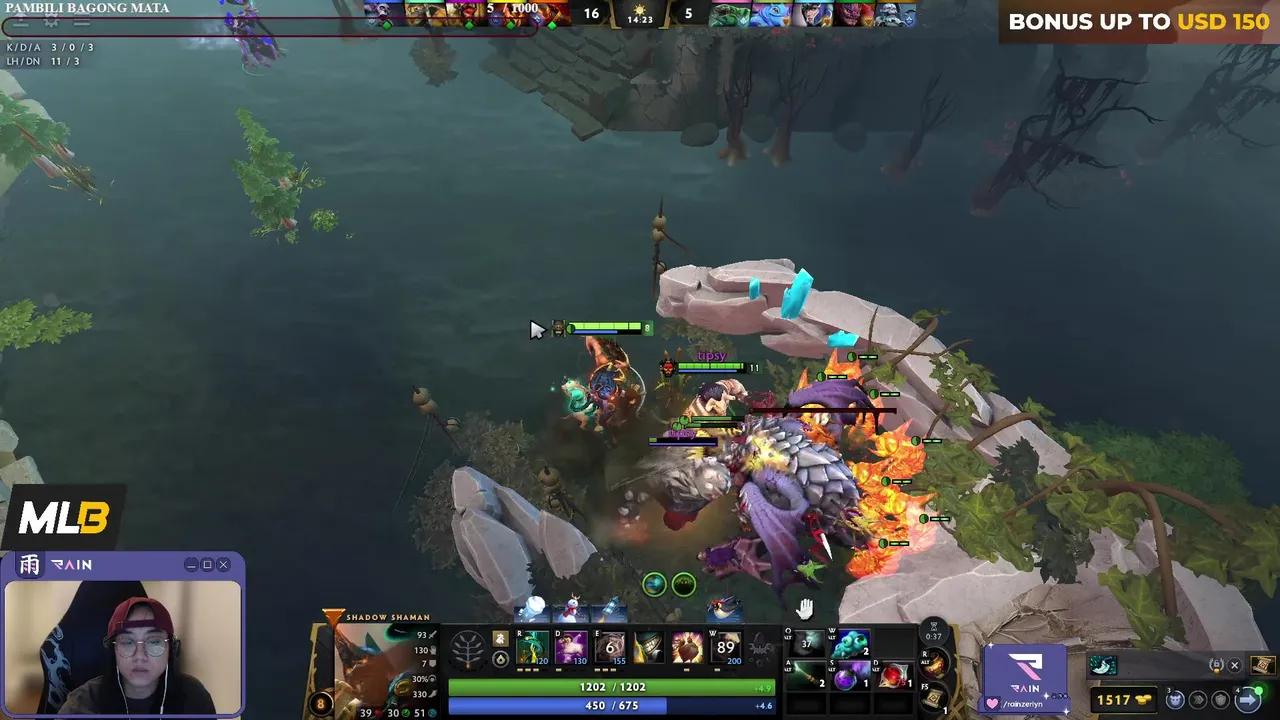Click the Ether Shock ability icon
This screenshot has width=1280, height=720.
[x=531, y=647]
